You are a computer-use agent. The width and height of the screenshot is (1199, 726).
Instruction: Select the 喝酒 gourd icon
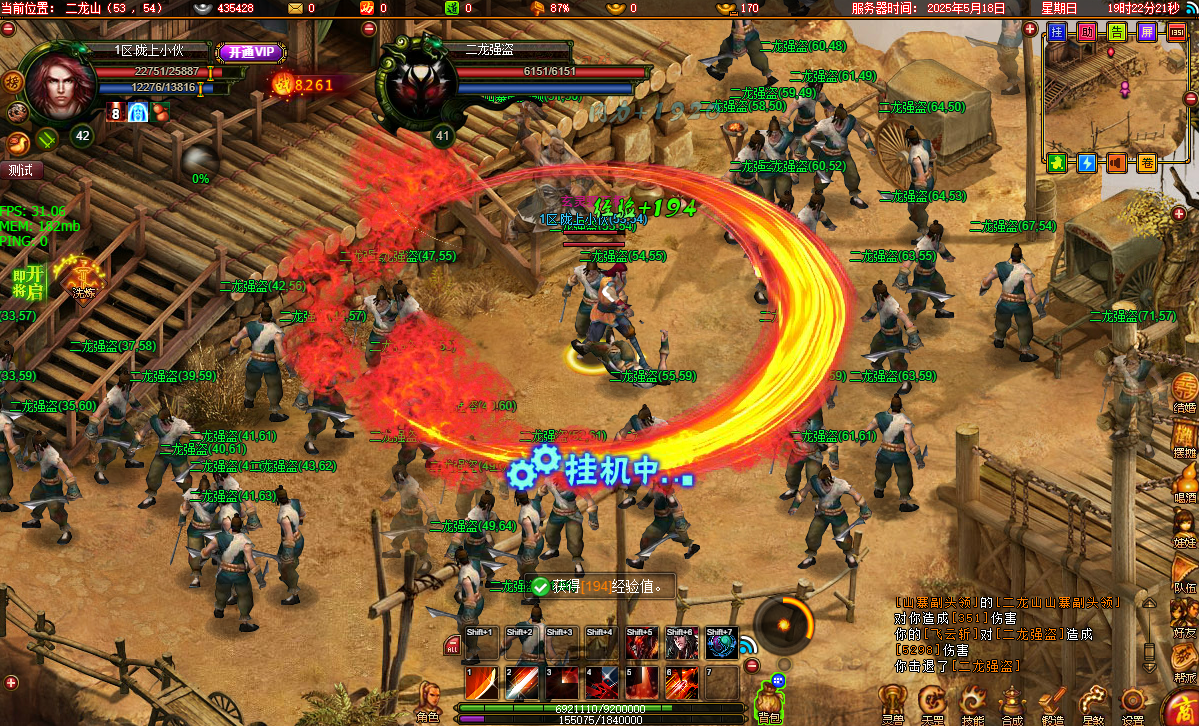point(1185,482)
